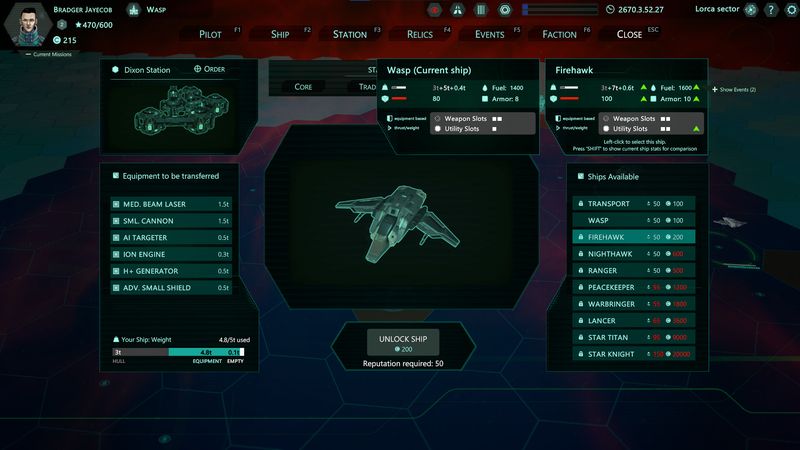Open the Dixon Station Order button
The image size is (800, 450).
click(210, 70)
